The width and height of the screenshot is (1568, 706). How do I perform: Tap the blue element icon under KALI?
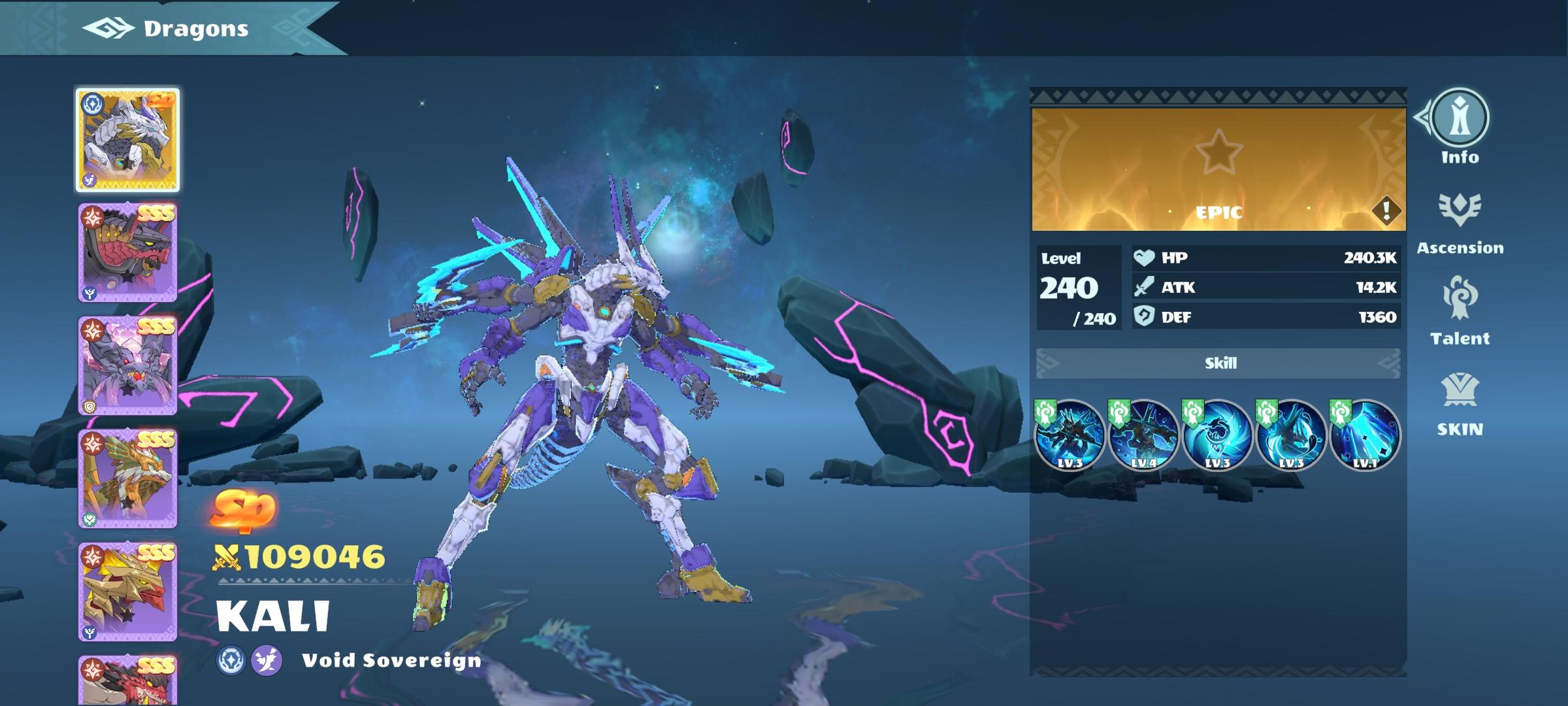231,660
